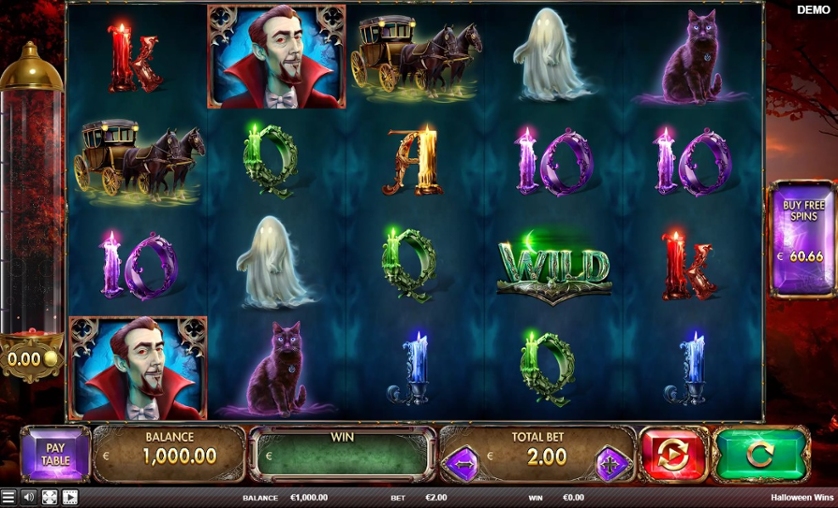838x508 pixels.
Task: Spin the reels with the green button
Action: [761, 455]
